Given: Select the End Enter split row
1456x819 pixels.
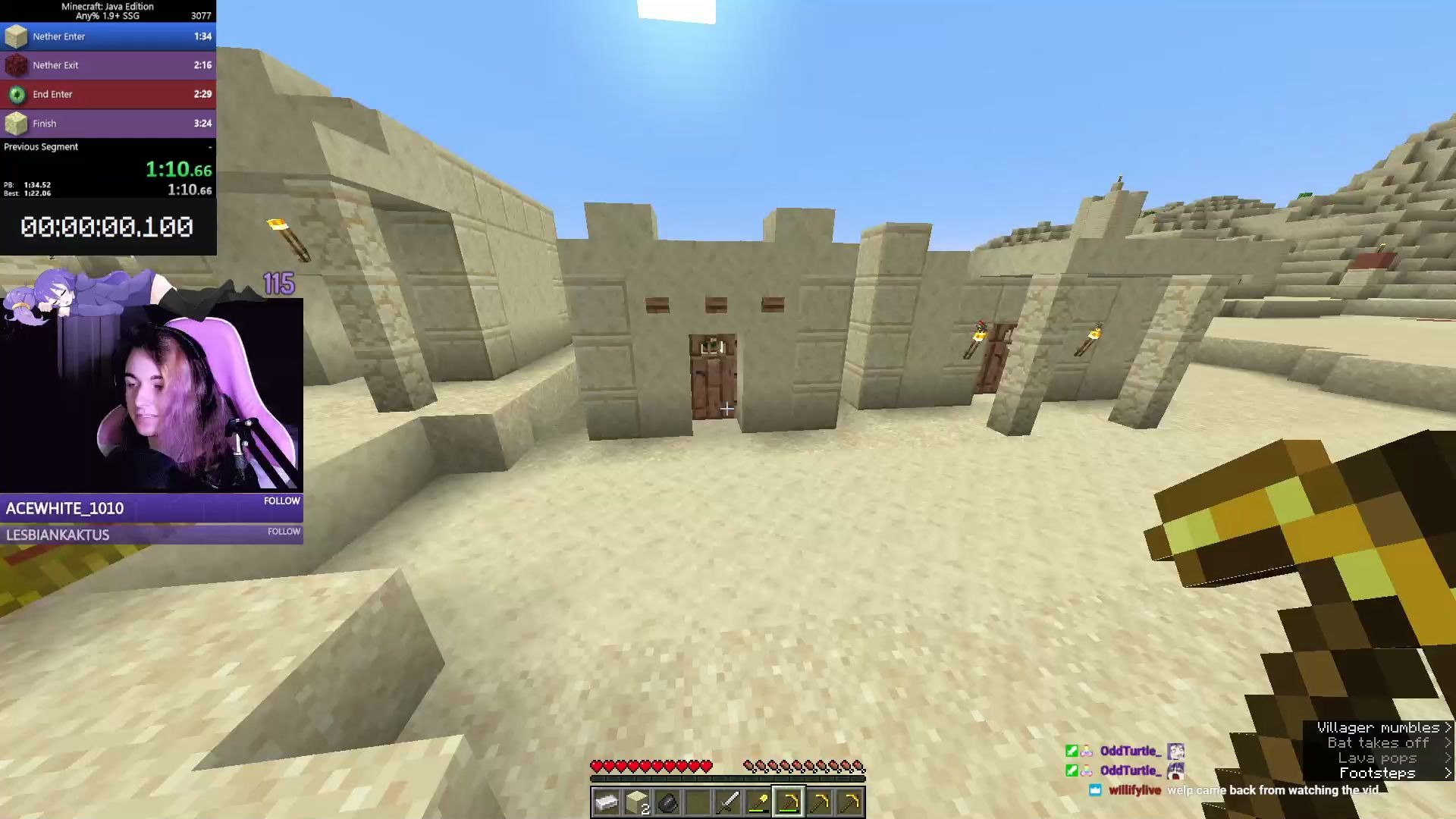Looking at the screenshot, I should (108, 94).
